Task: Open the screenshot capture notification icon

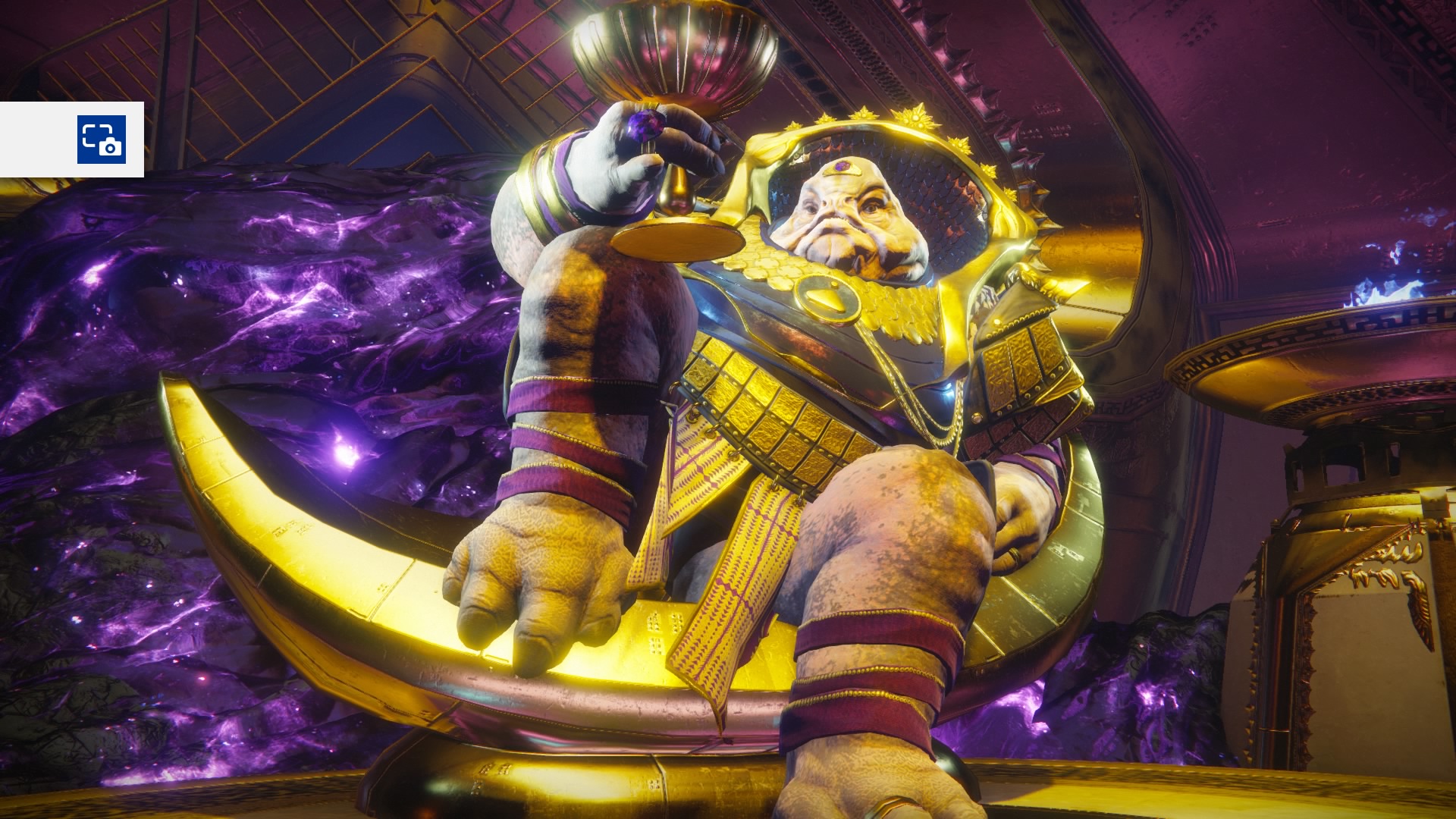Action: tap(101, 140)
